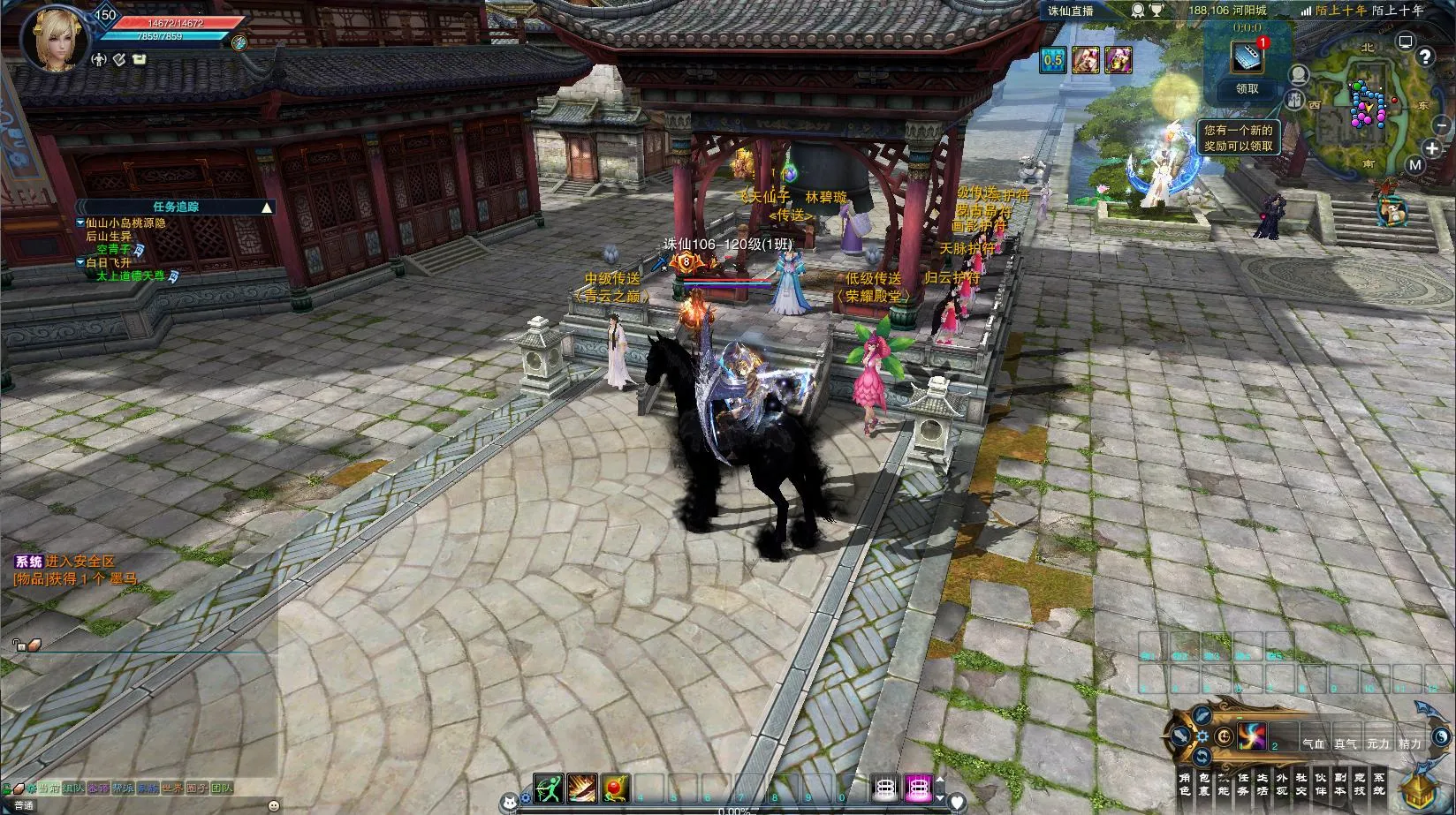1456x815 pixels.
Task: Open the 任务 quest menu
Action: [x=1242, y=783]
